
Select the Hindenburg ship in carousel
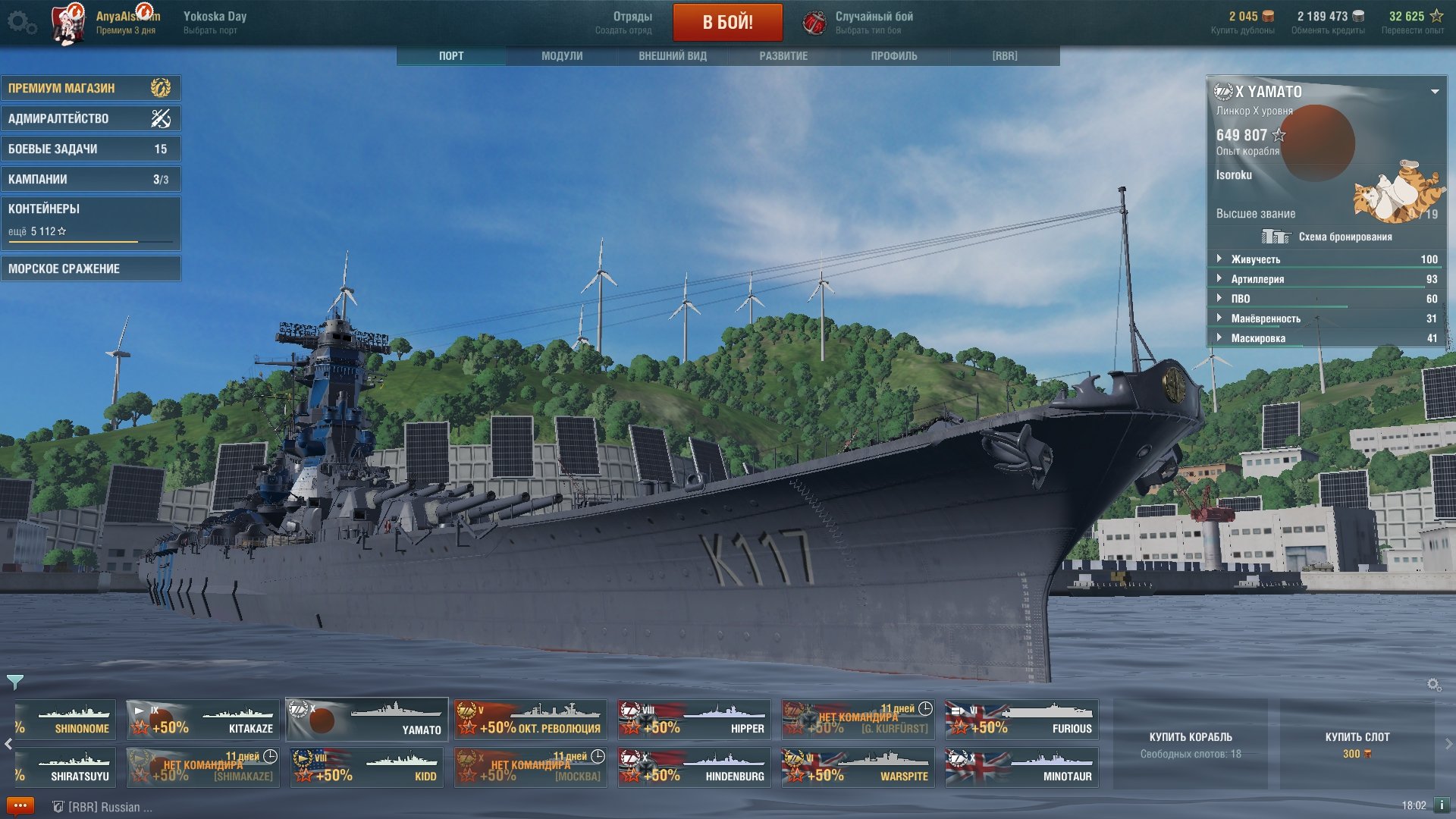(694, 767)
